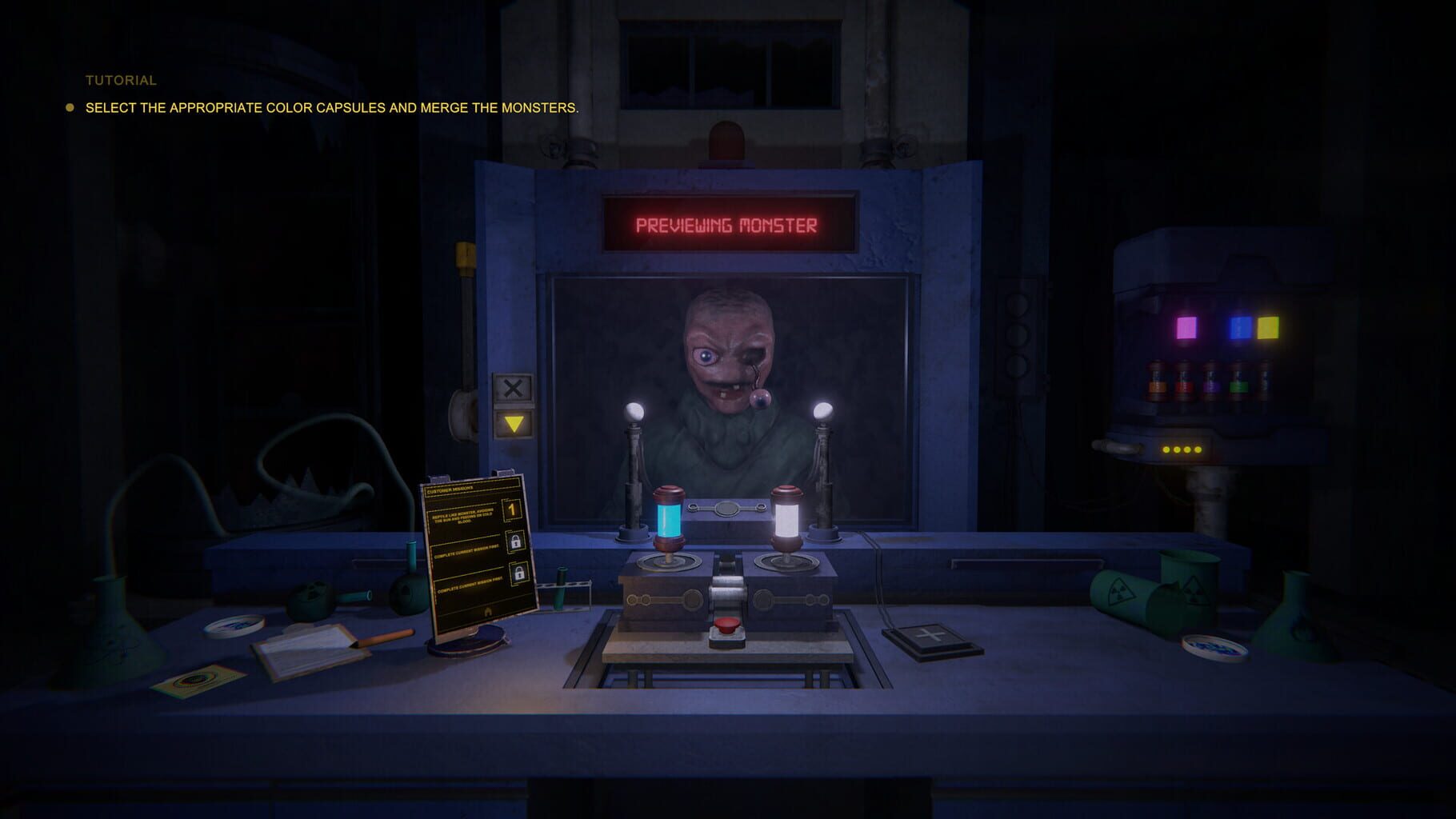Toggle a yellow indicator light on the dispenser
The height and width of the screenshot is (819, 1456).
[x=1166, y=449]
